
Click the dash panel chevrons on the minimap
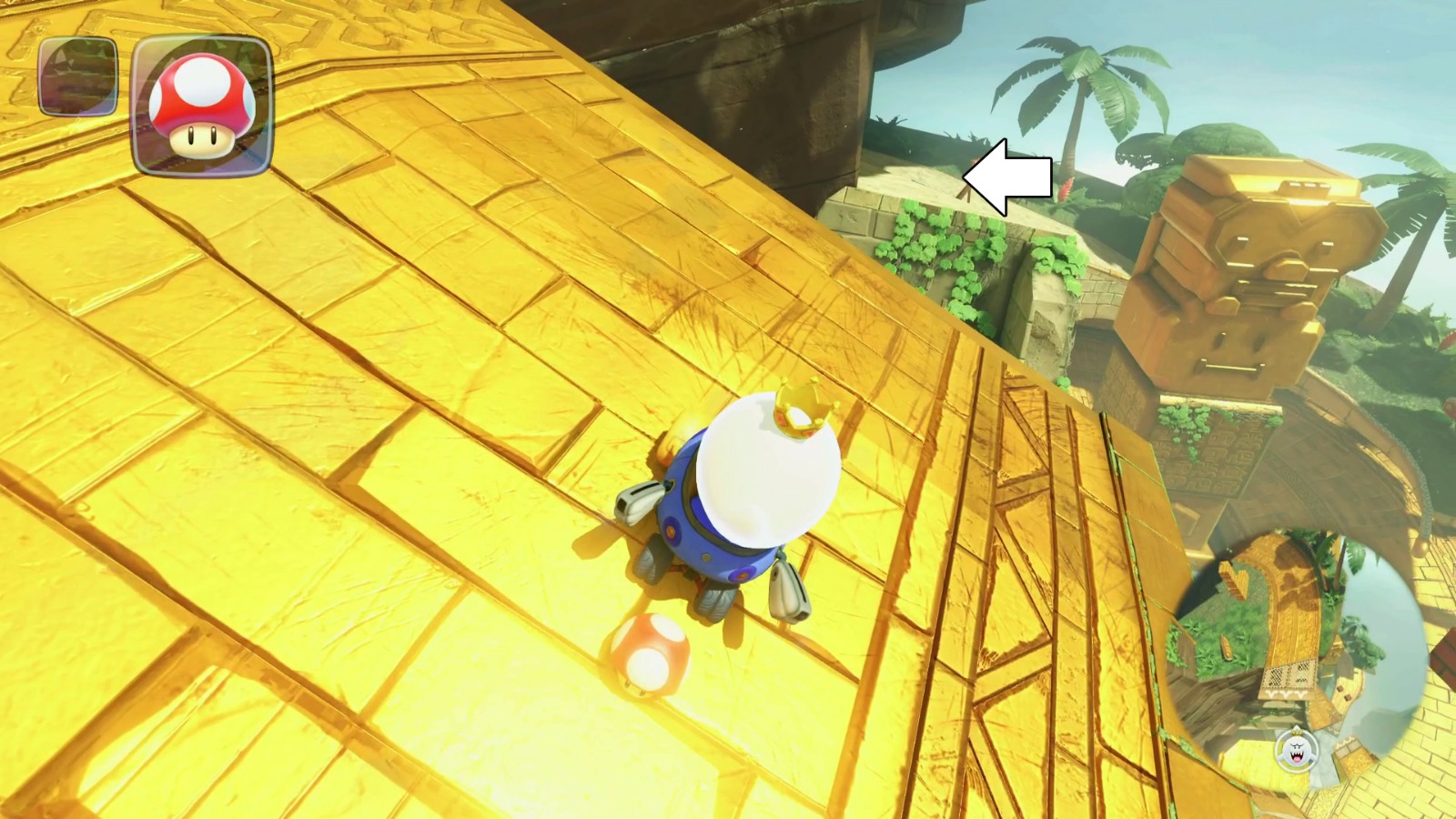coord(1284,694)
